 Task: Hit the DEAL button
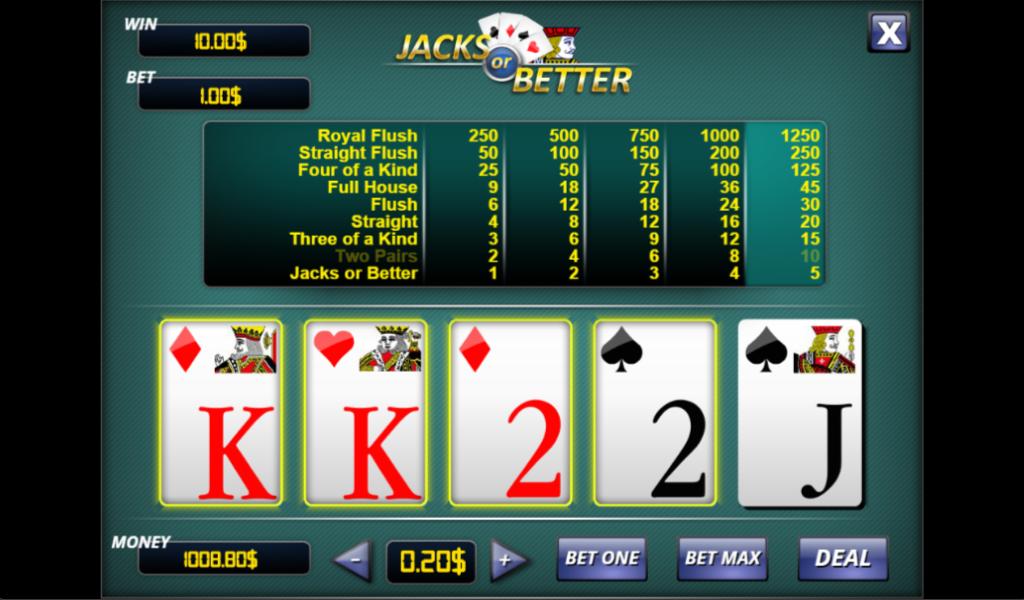pyautogui.click(x=842, y=558)
